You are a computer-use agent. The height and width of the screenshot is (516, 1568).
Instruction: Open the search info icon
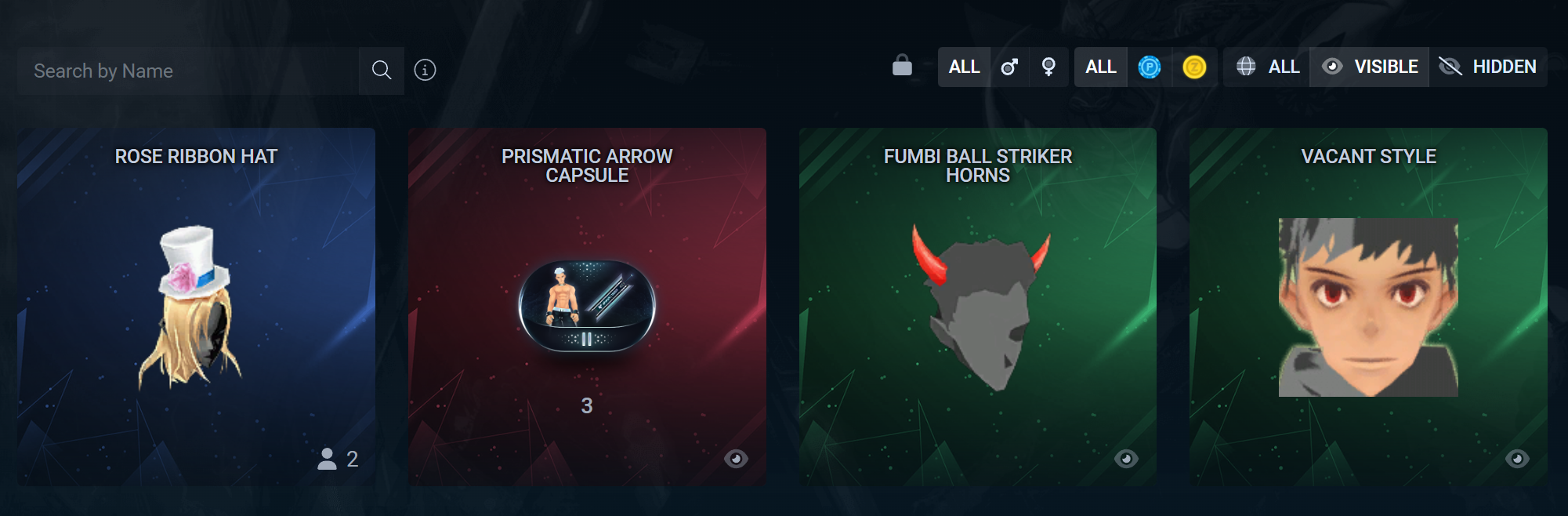(x=425, y=71)
